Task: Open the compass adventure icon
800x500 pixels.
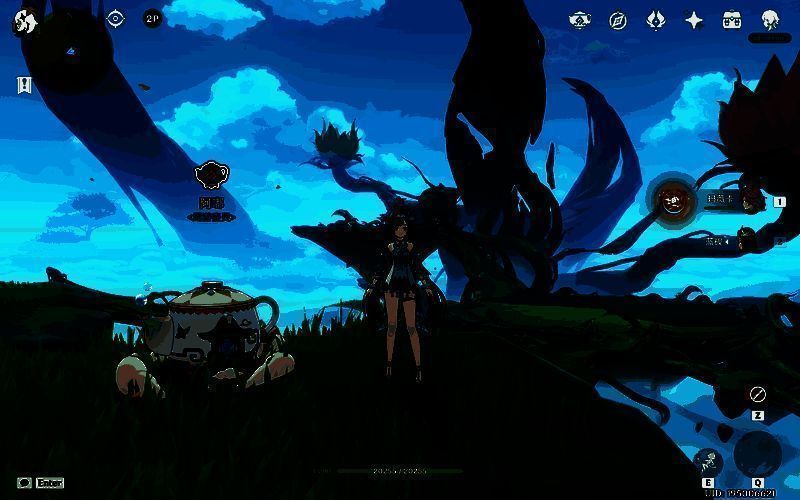Action: 618,19
